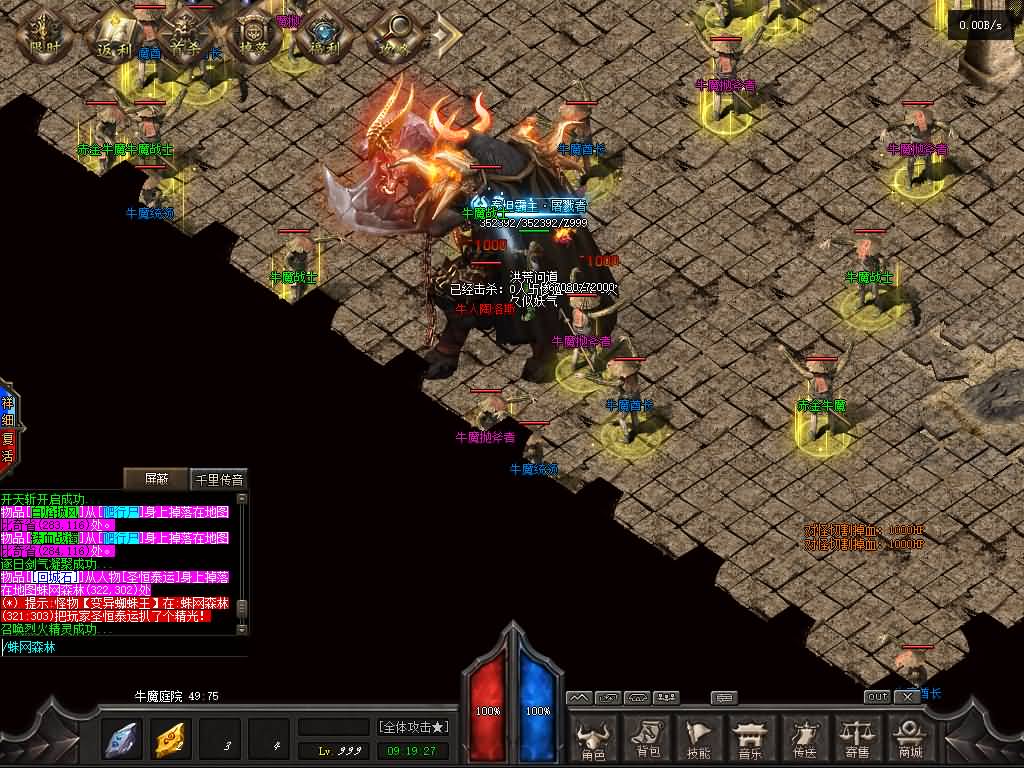The height and width of the screenshot is (768, 1024).
Task: Select the 首杀 first-kill icon
Action: [182, 36]
